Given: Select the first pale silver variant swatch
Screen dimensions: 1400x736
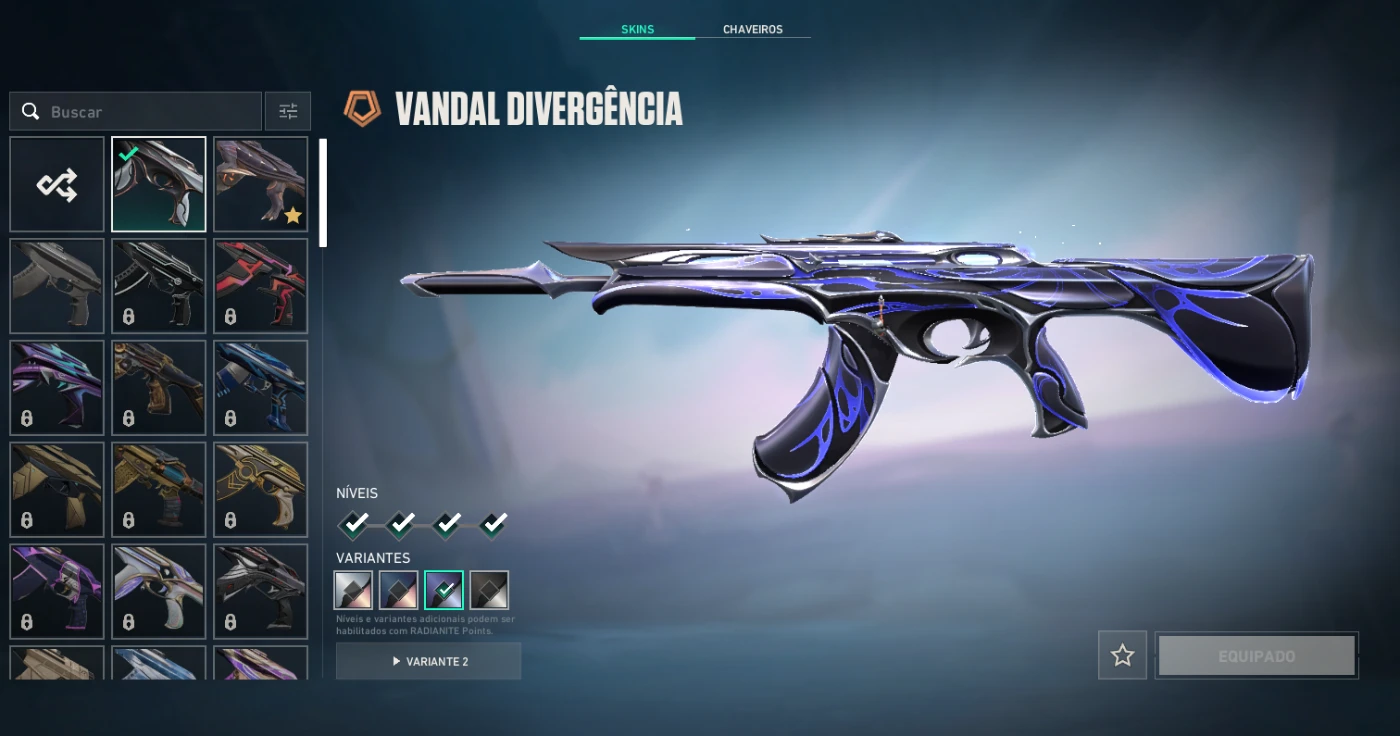Looking at the screenshot, I should (x=353, y=590).
